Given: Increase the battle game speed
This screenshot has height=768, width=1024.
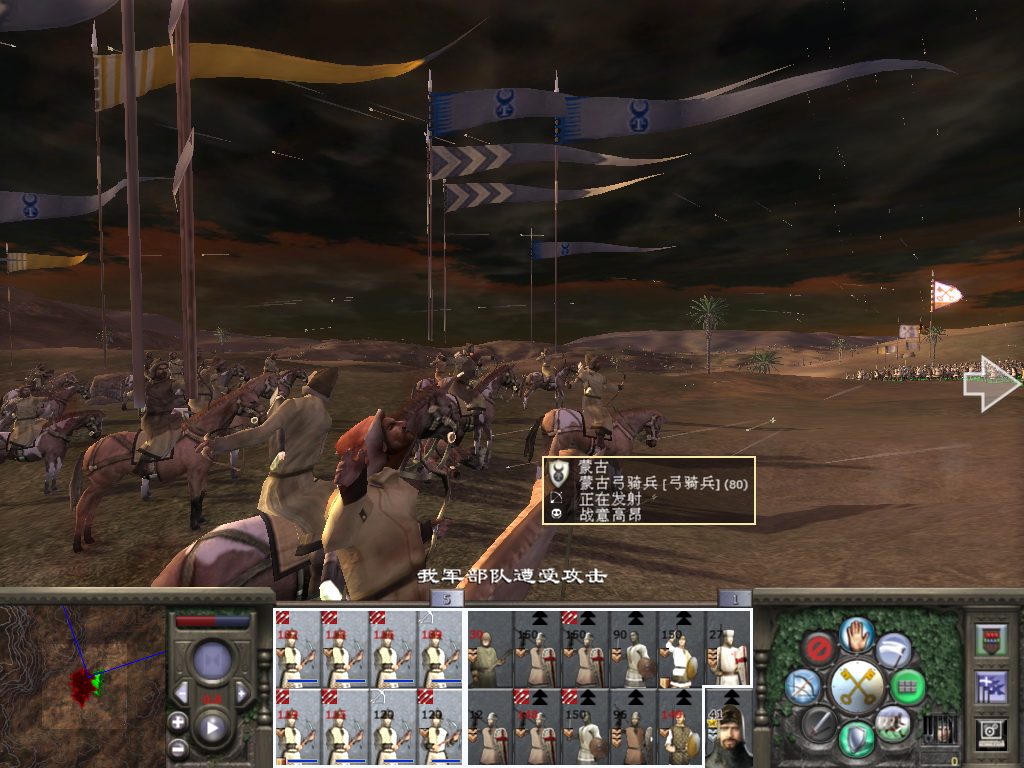Looking at the screenshot, I should (242, 692).
